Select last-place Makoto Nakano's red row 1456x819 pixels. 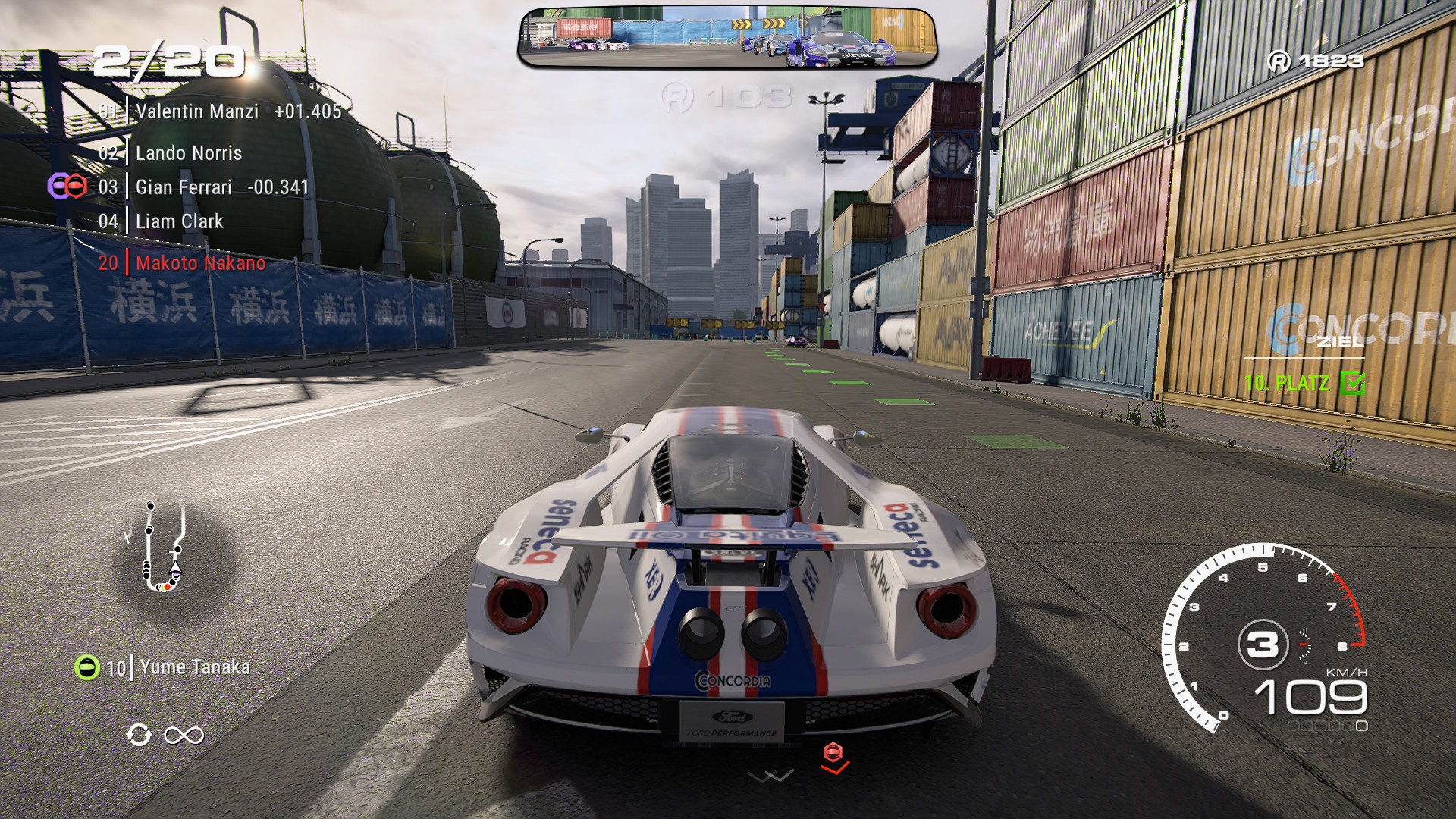pos(200,263)
